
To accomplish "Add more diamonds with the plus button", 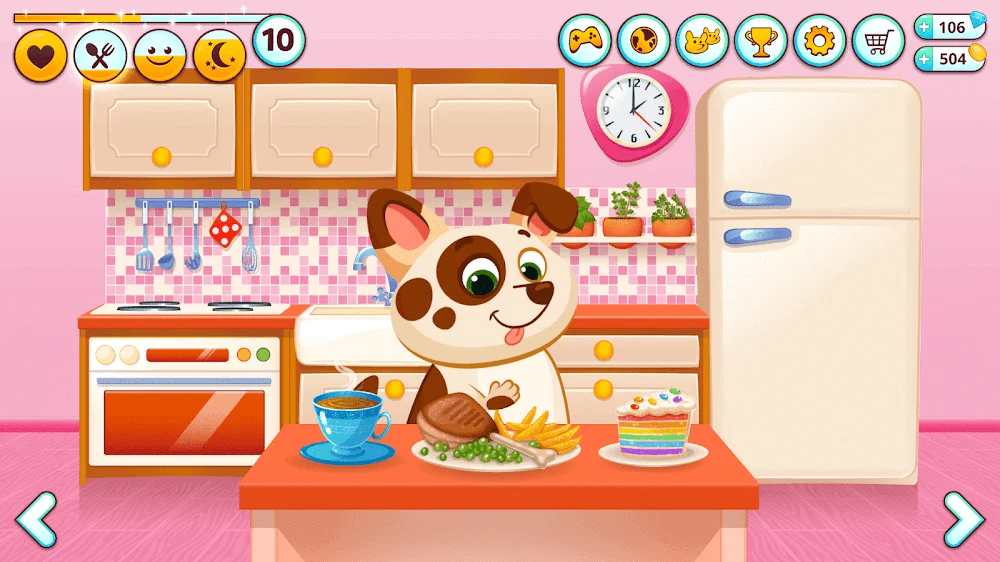I will pyautogui.click(x=923, y=27).
